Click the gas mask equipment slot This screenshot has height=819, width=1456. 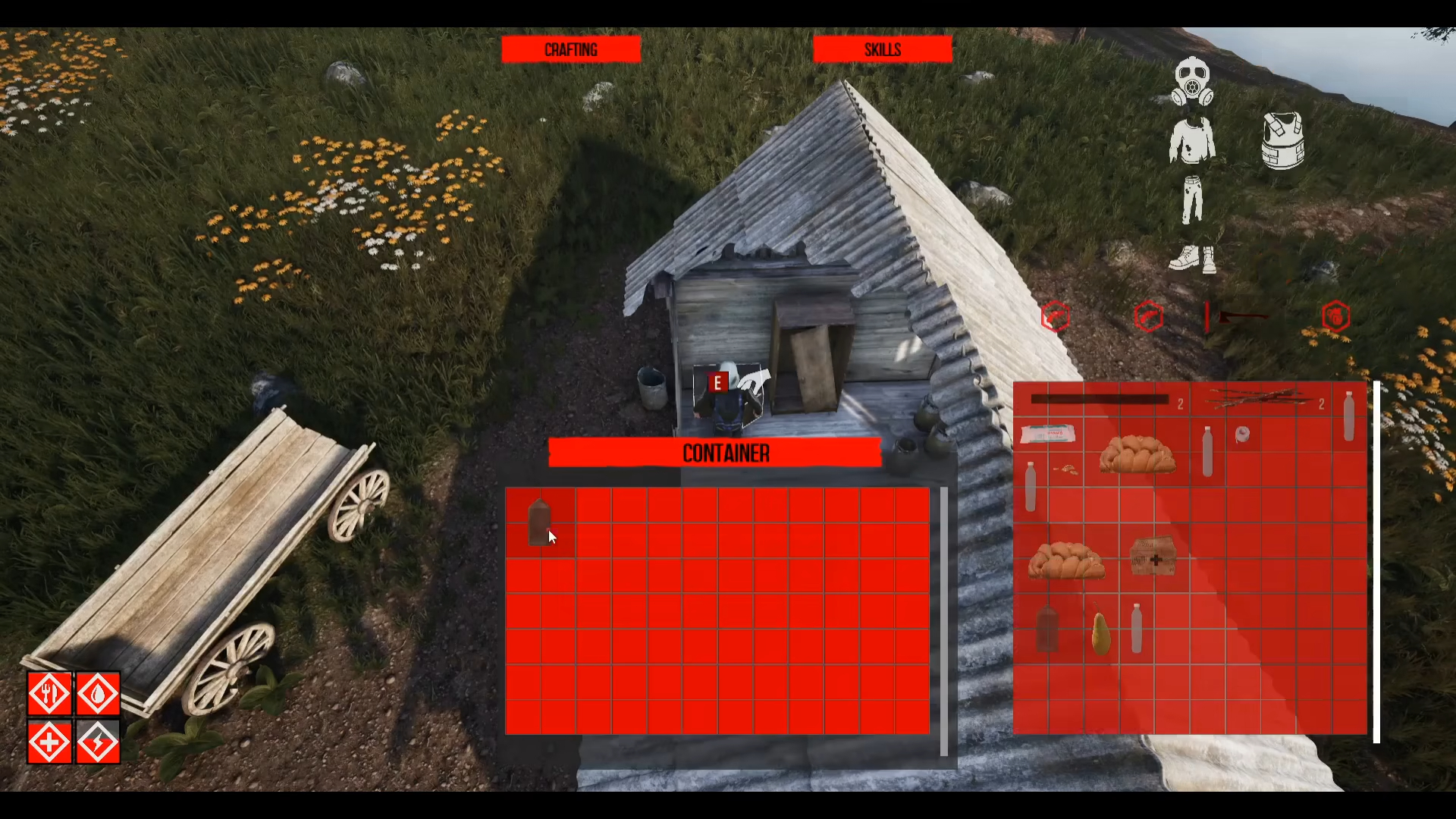(1192, 82)
